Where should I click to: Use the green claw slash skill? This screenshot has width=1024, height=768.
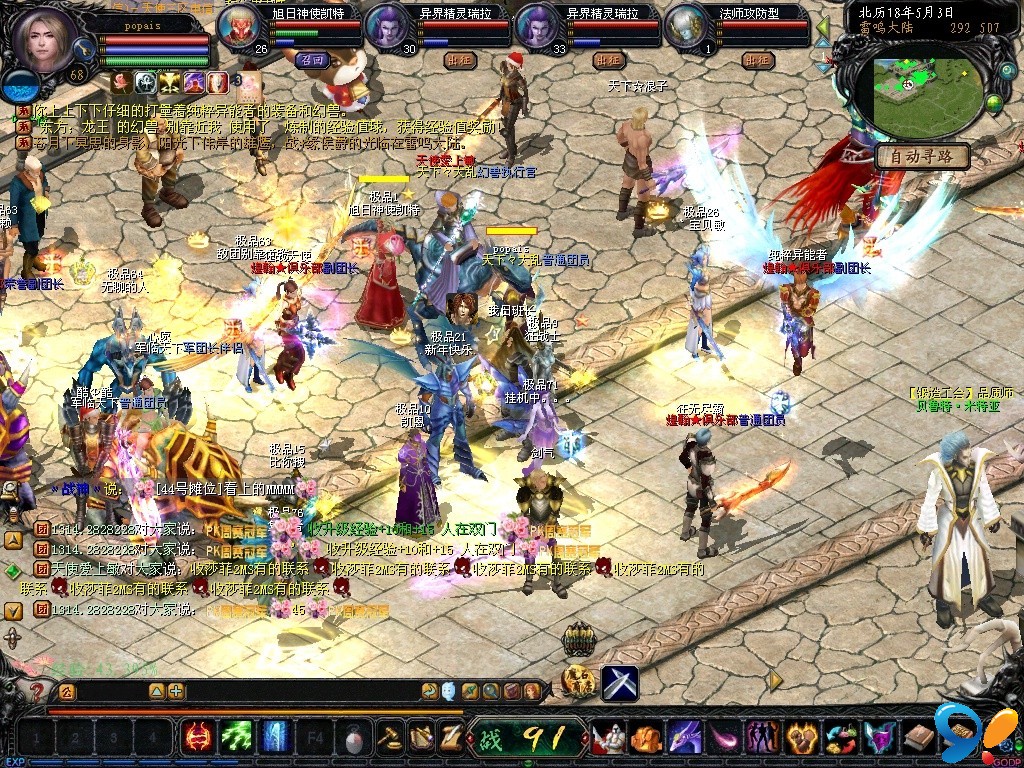236,738
